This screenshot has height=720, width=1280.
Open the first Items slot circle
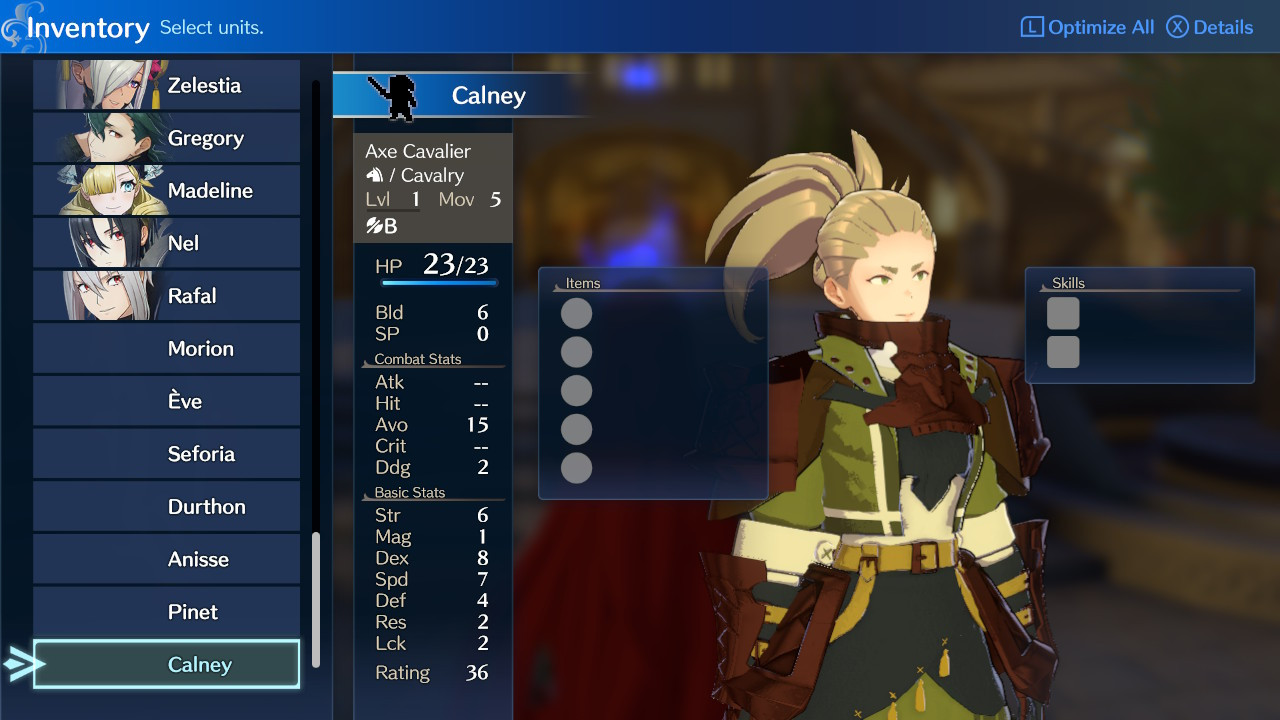pos(575,312)
